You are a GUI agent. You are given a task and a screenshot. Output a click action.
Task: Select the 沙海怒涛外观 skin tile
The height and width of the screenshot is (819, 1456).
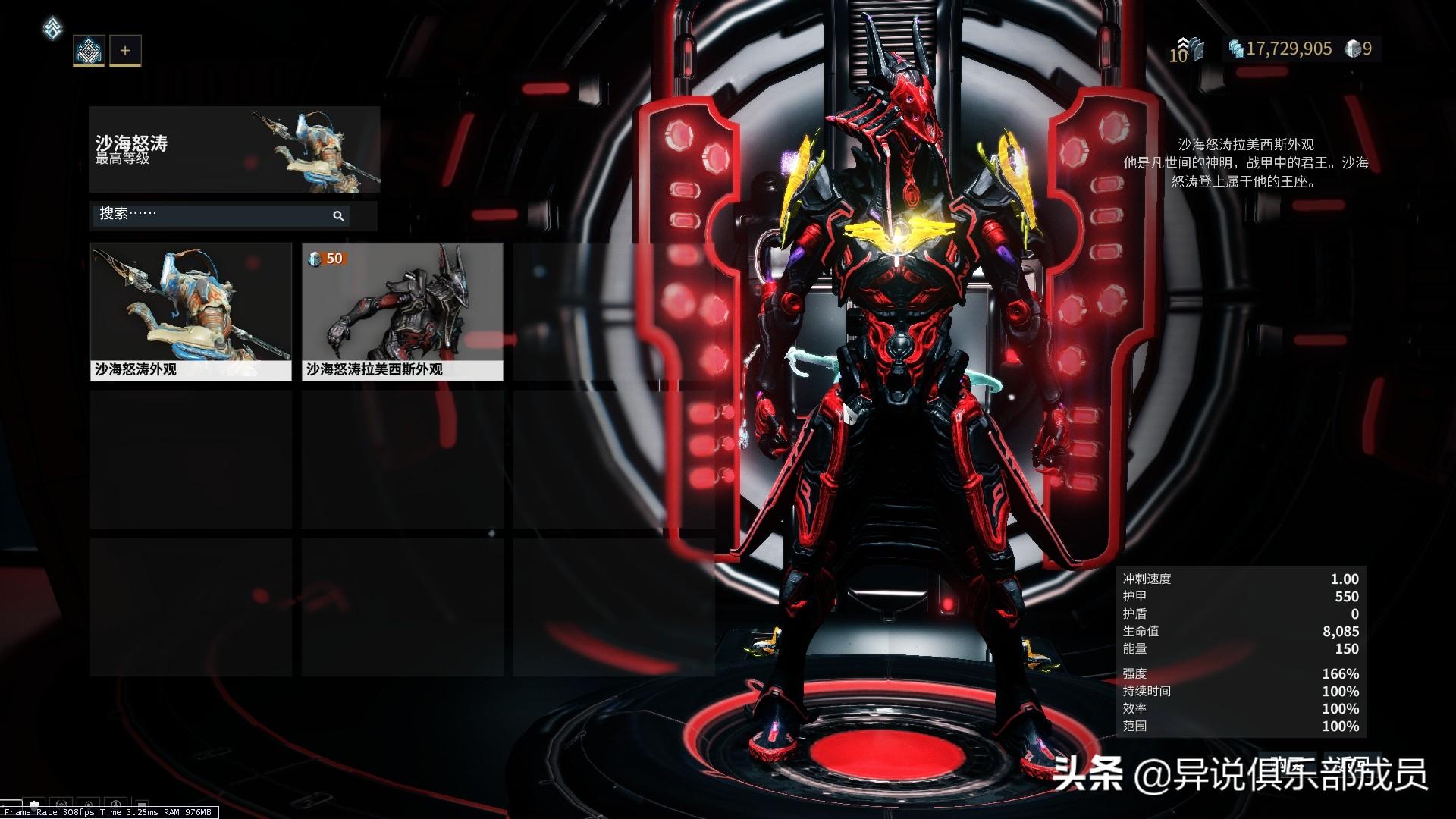(x=191, y=311)
